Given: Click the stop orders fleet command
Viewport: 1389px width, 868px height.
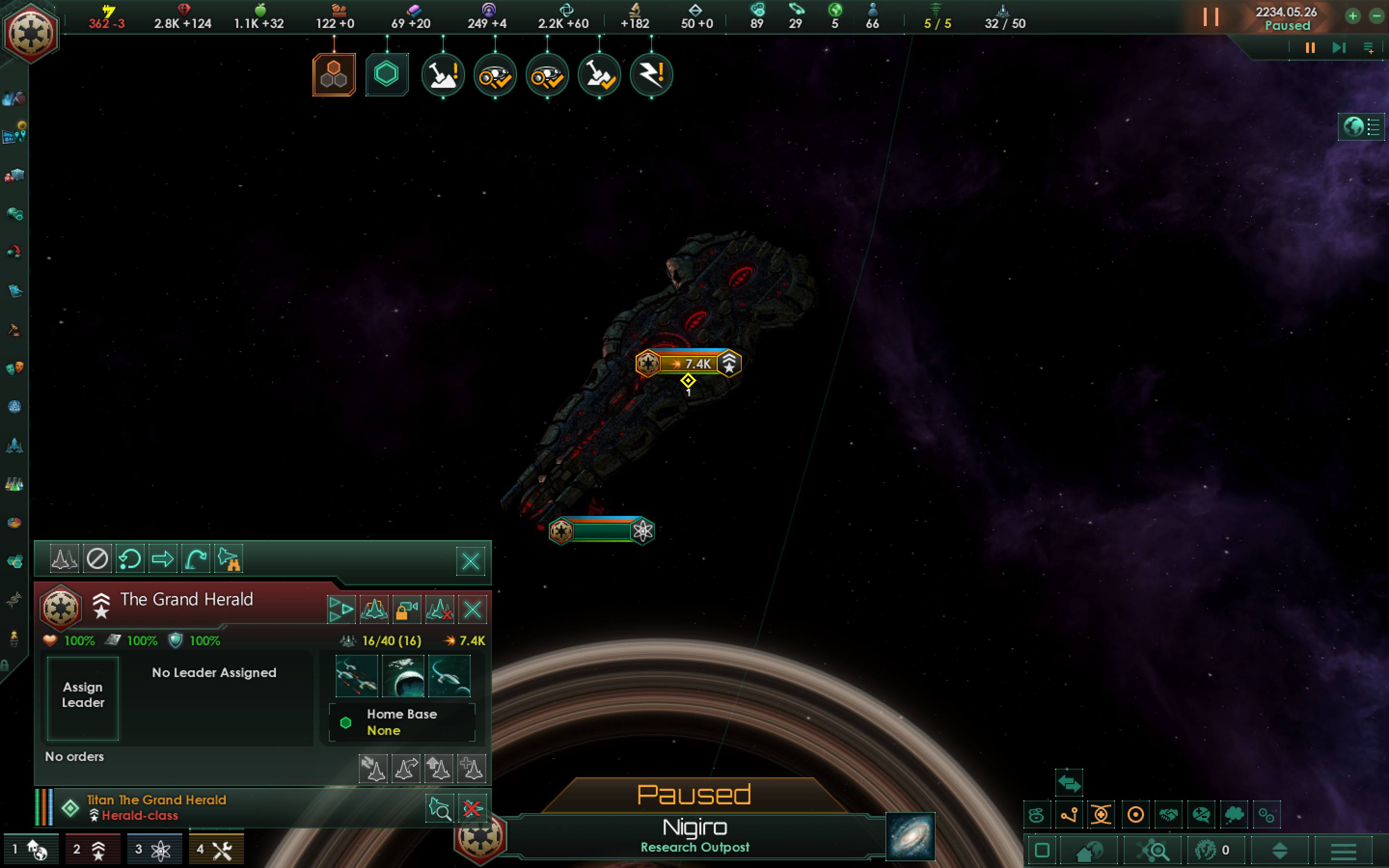Looking at the screenshot, I should 97,558.
